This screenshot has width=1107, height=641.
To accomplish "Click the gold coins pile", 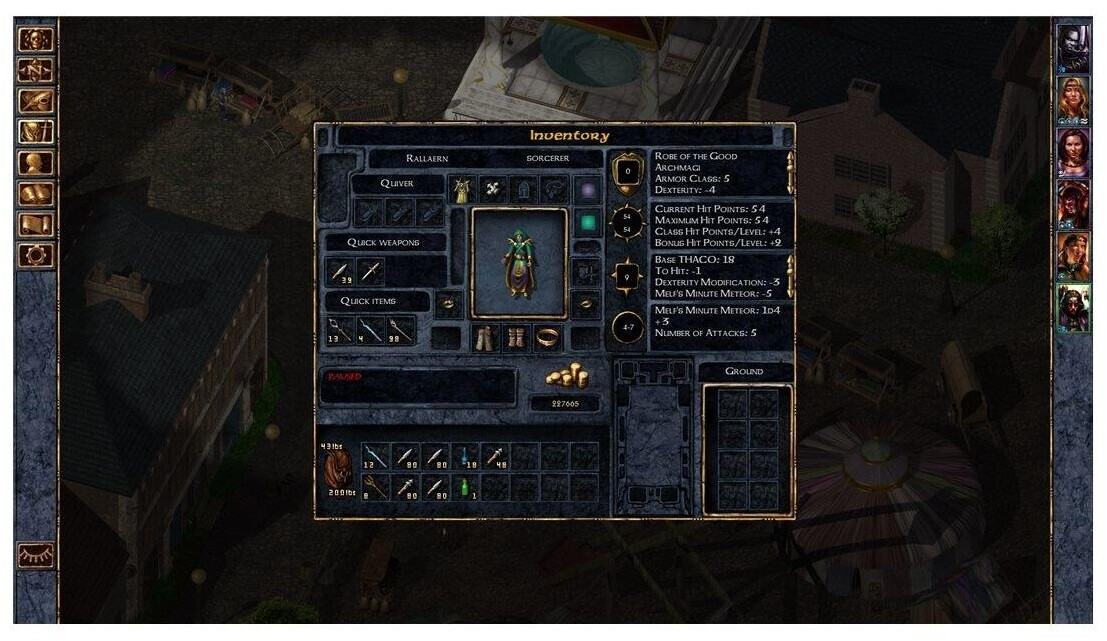I will [566, 376].
